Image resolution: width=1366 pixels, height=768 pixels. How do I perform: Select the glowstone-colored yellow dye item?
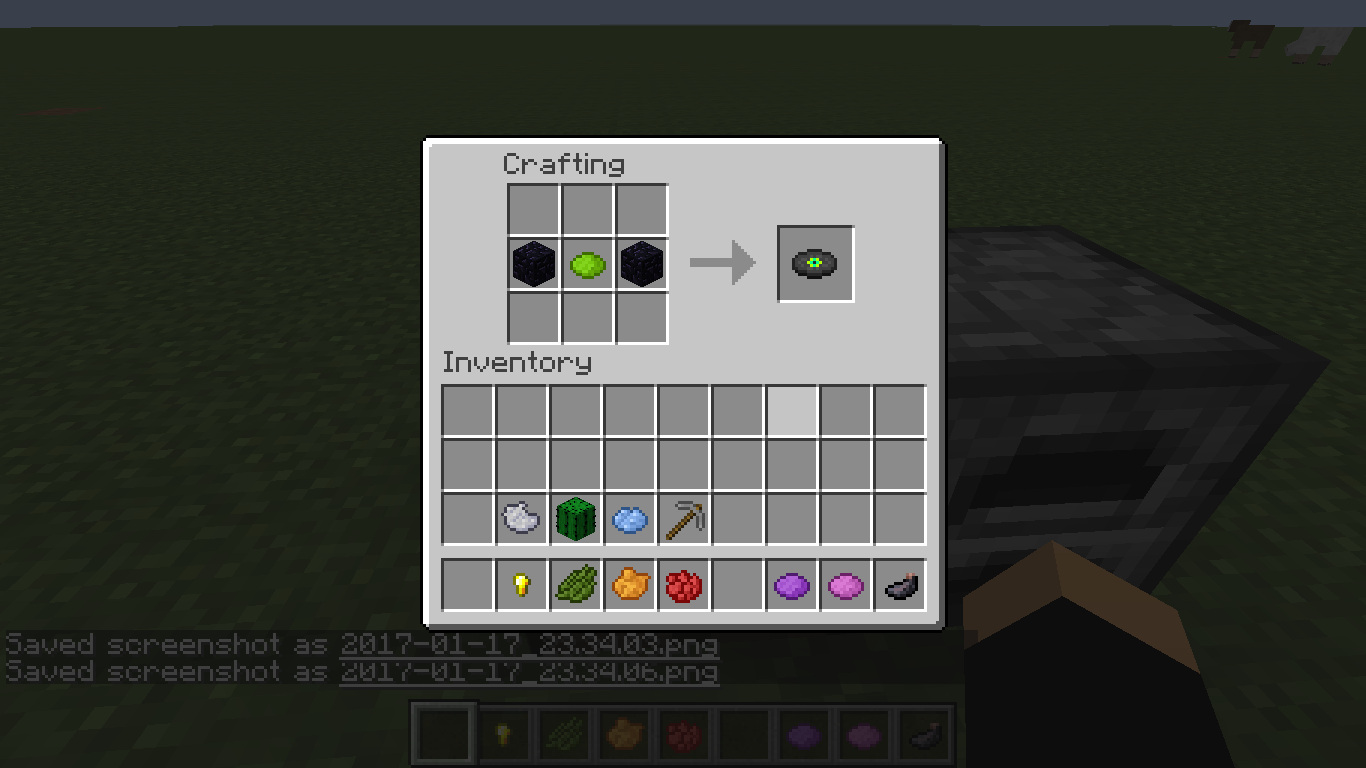pos(521,585)
